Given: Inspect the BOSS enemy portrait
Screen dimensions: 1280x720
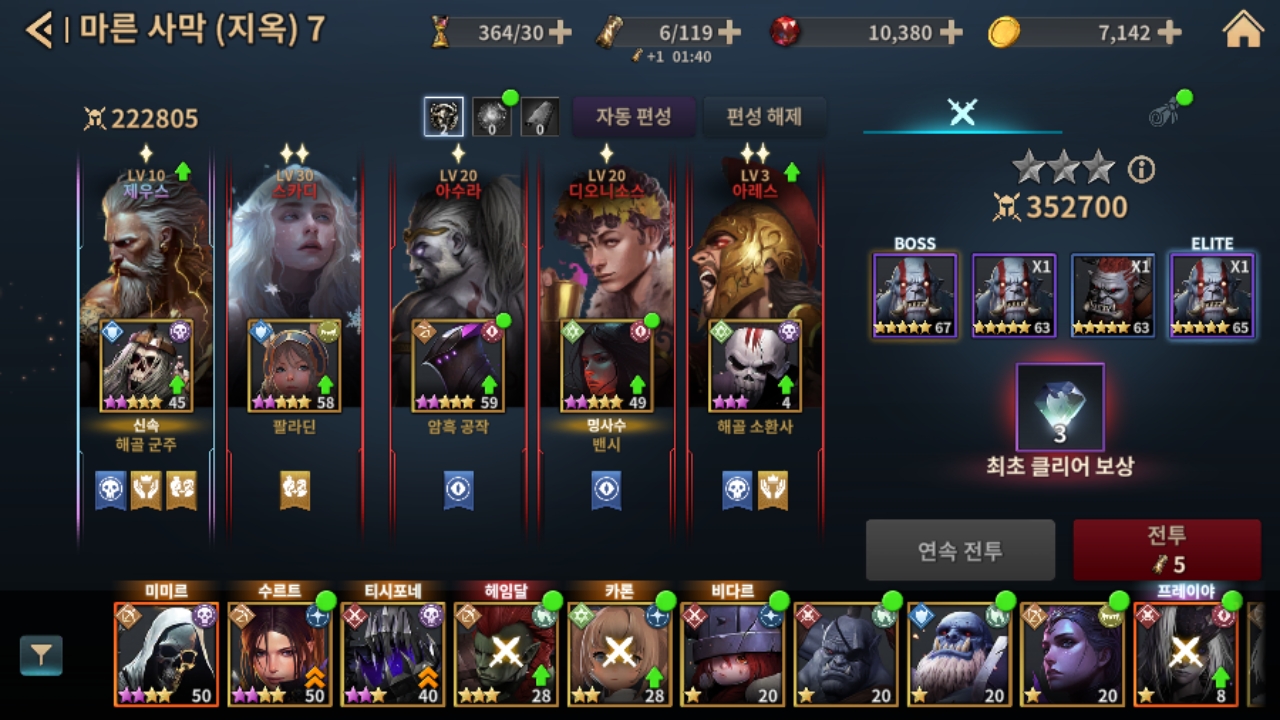Looking at the screenshot, I should tap(915, 296).
